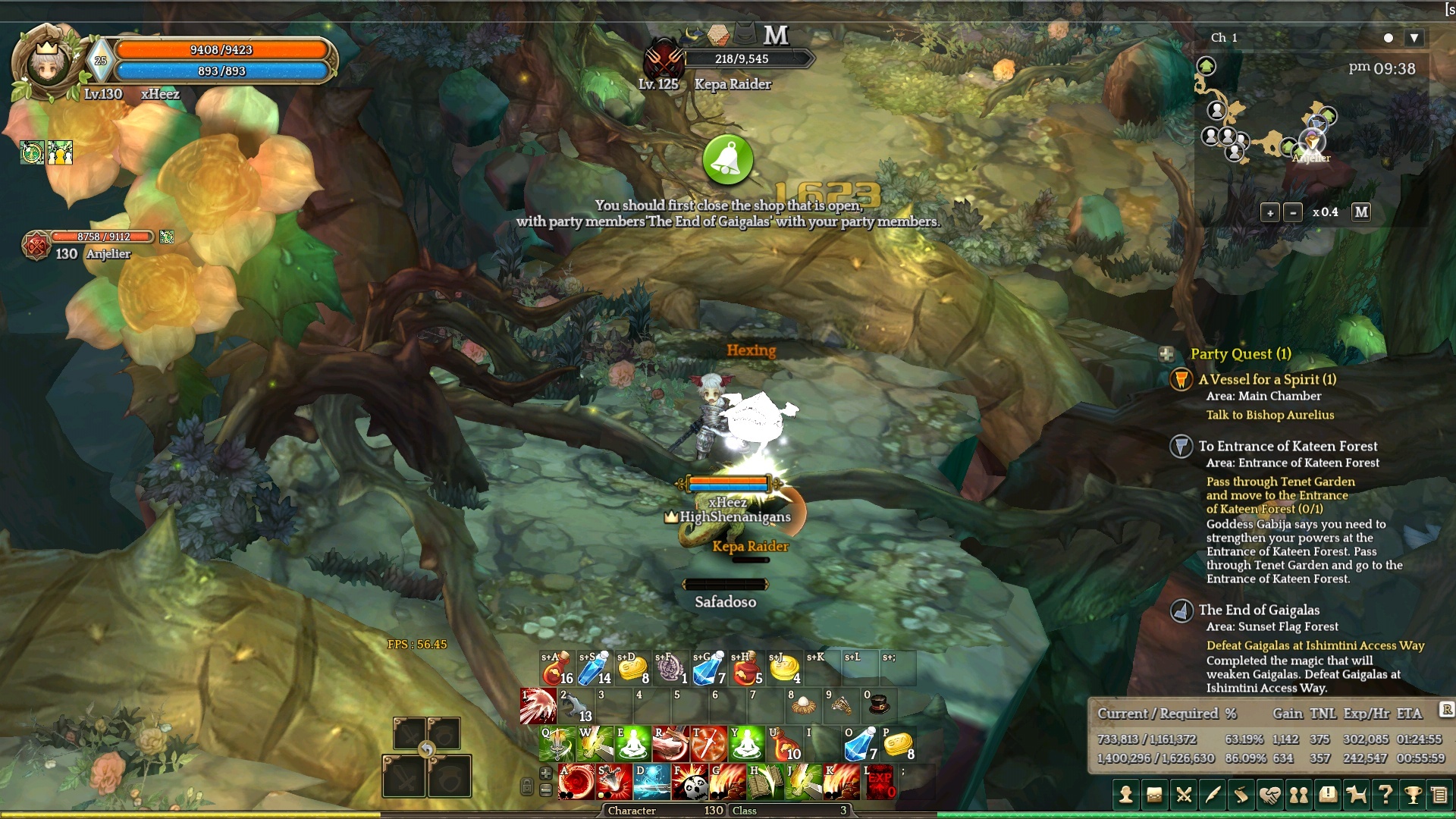Image resolution: width=1456 pixels, height=819 pixels.
Task: Open the full map with minimap M button
Action: (x=1361, y=212)
